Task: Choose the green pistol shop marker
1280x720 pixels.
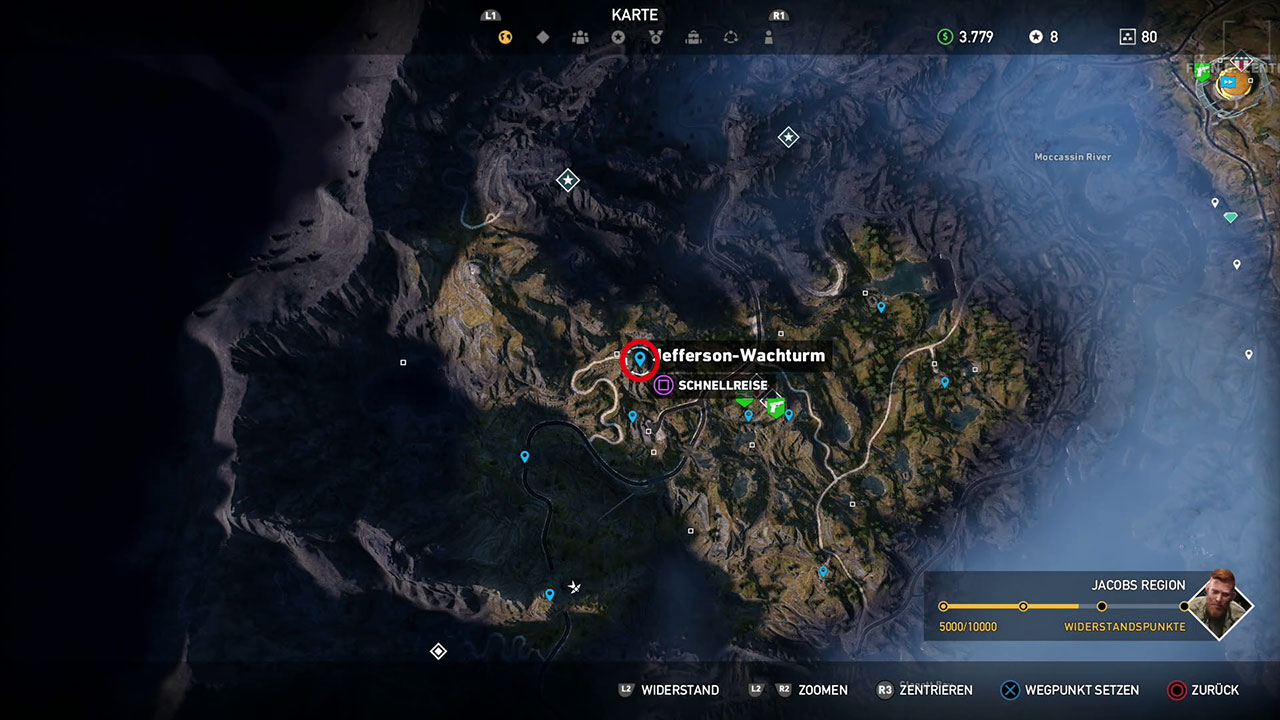Action: 775,405
